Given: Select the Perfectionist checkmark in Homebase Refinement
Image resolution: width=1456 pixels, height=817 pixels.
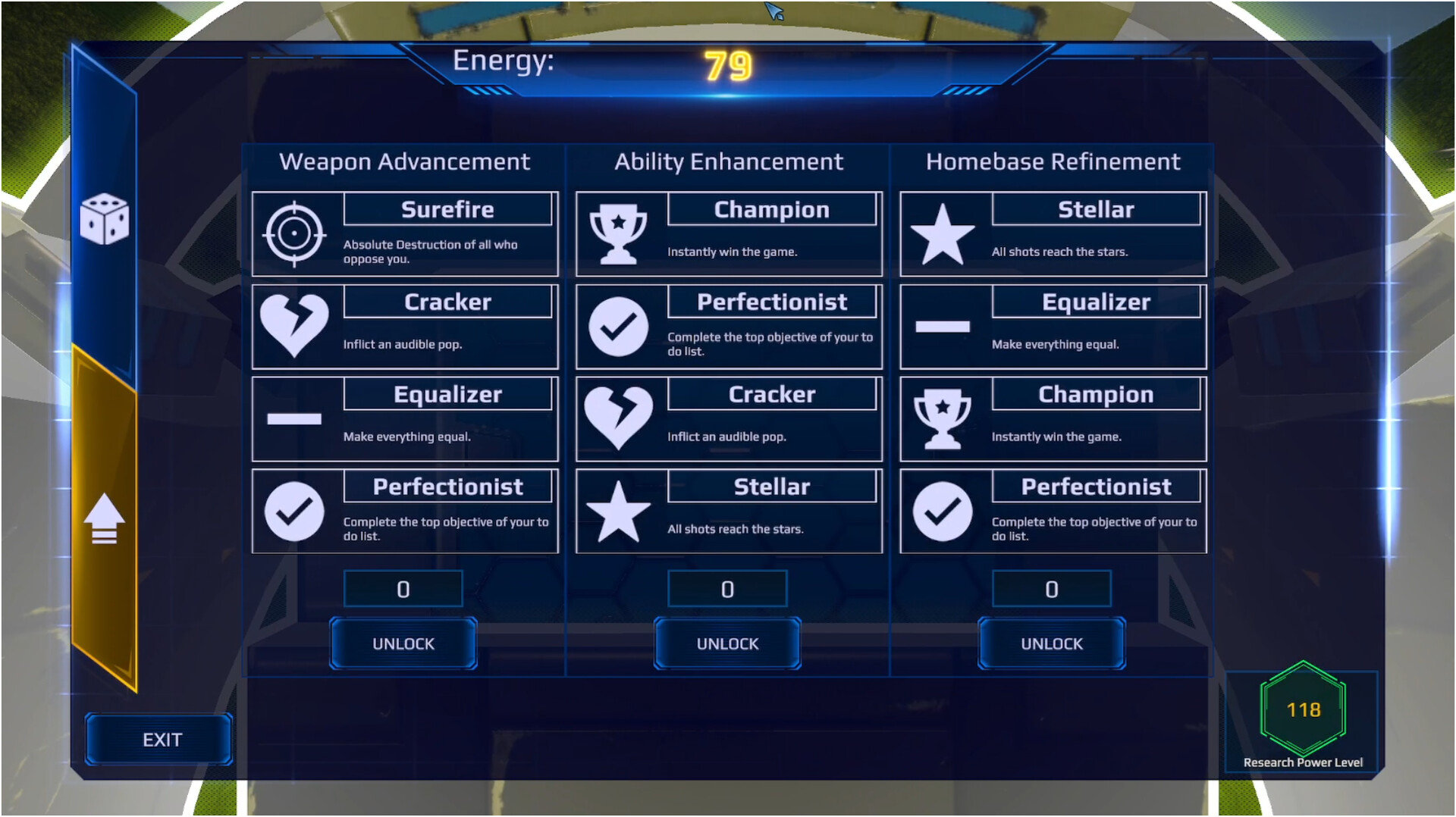Looking at the screenshot, I should pos(944,510).
